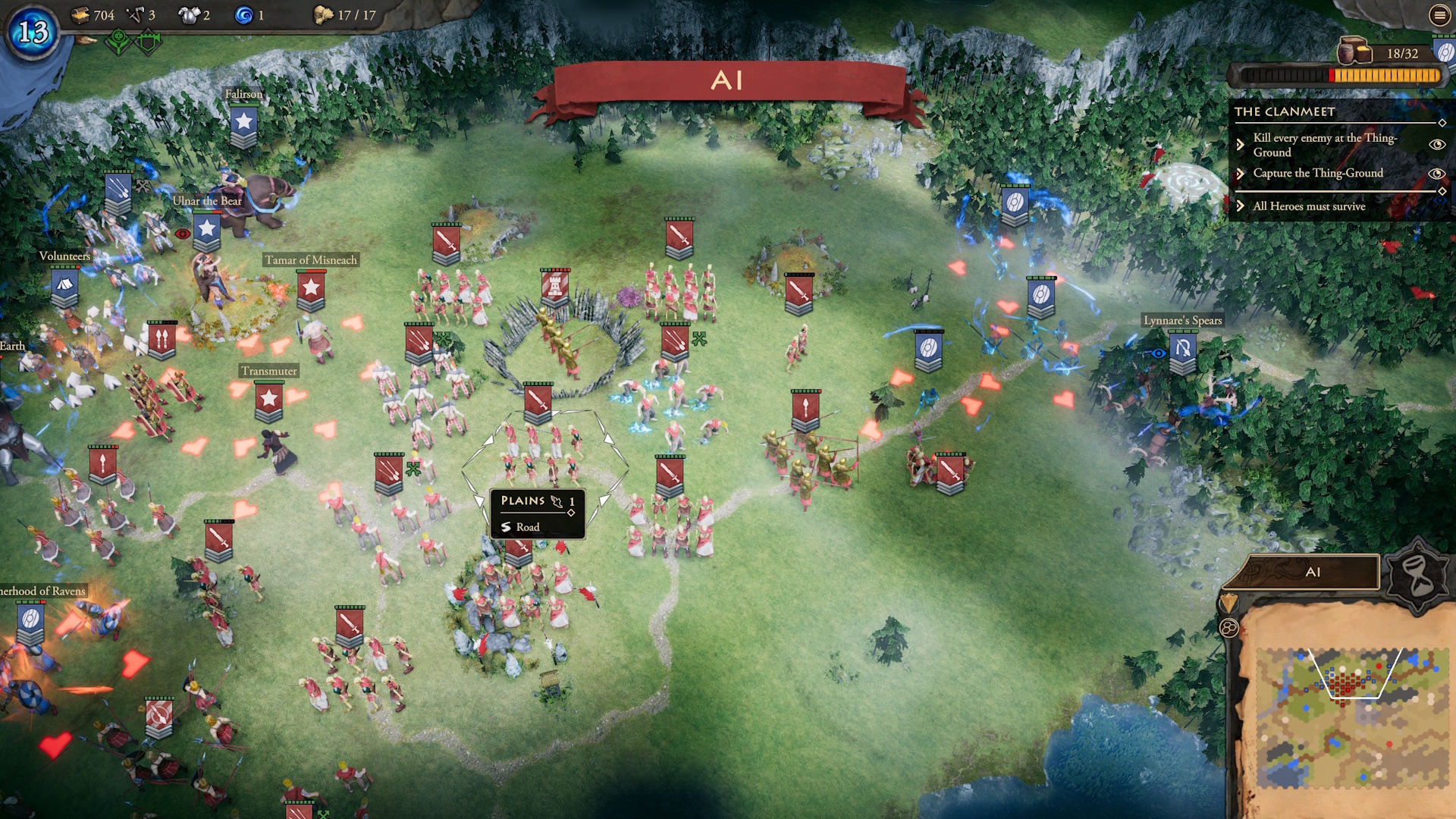
Task: Show the 'Kill every enemy' objective location
Action: (x=1436, y=145)
